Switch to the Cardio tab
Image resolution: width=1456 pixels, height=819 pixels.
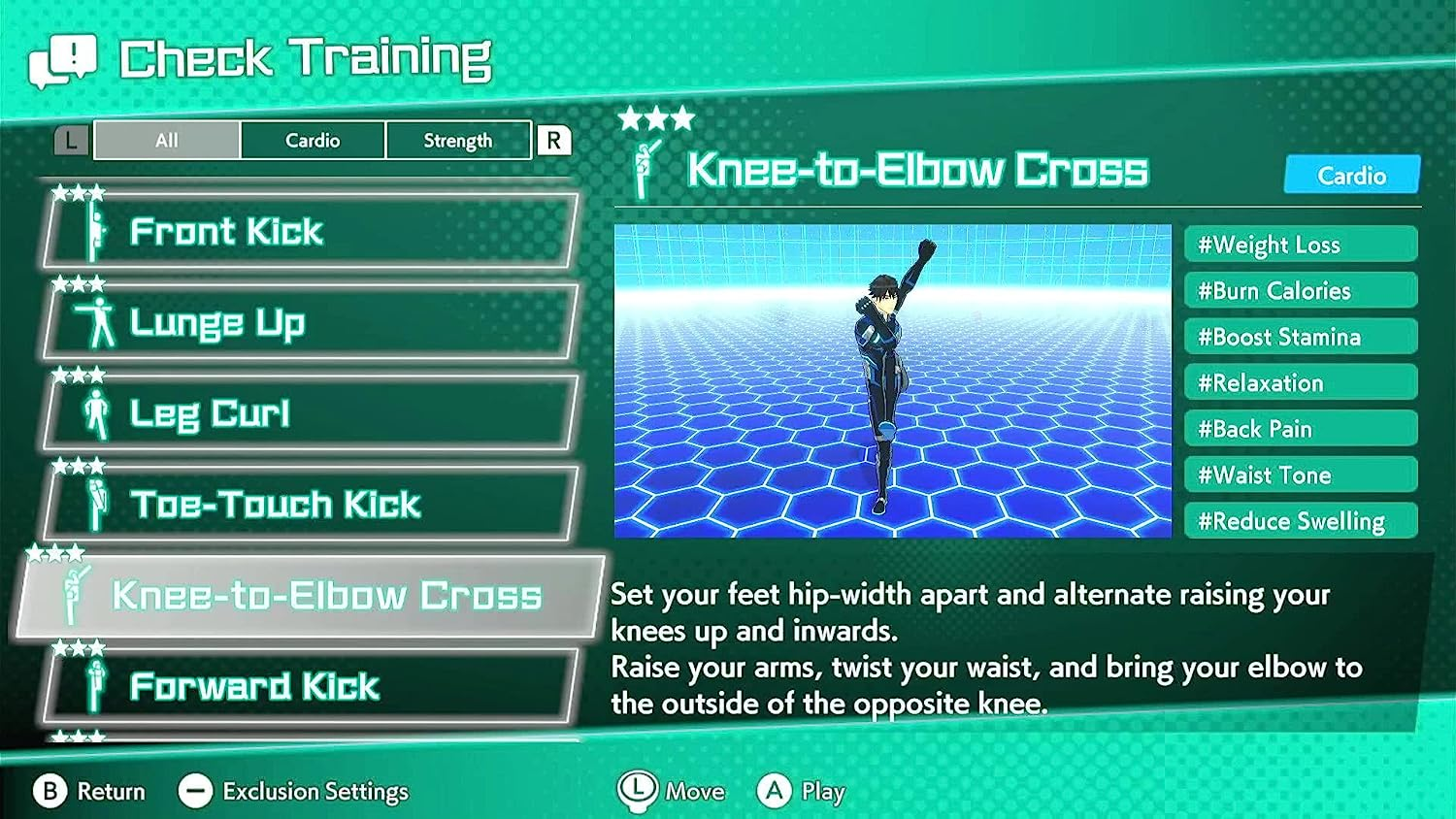(312, 140)
